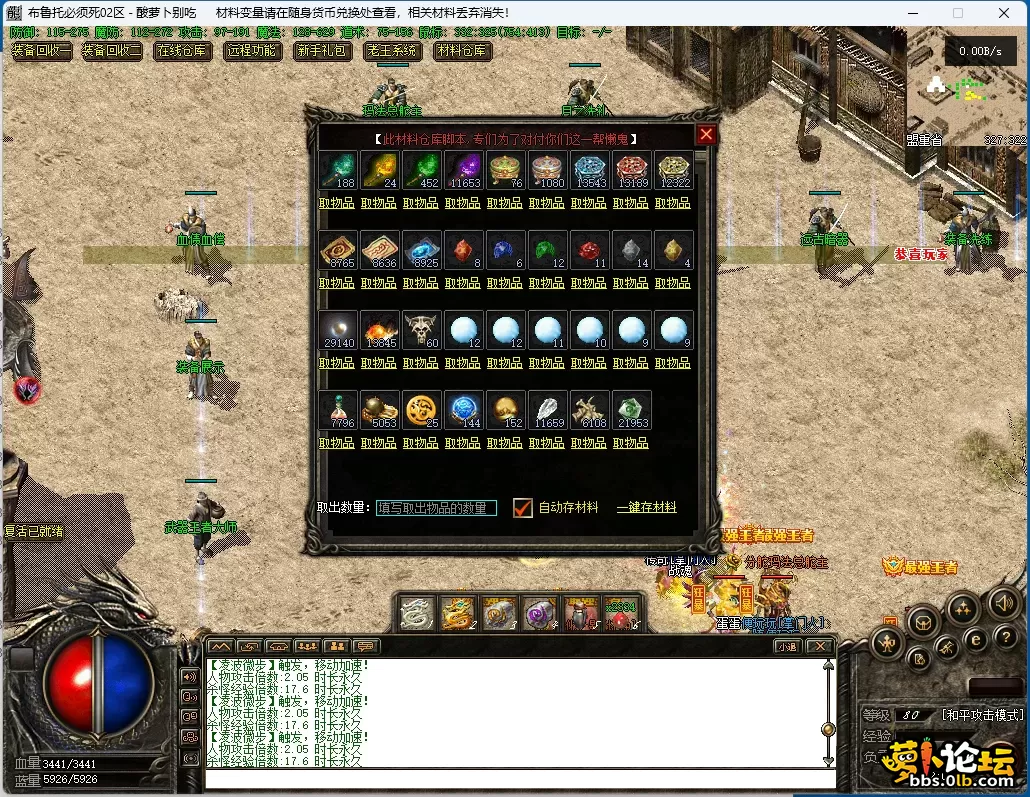This screenshot has width=1030, height=797.
Task: Open the 材料仓库 material warehouse button
Action: (x=462, y=51)
